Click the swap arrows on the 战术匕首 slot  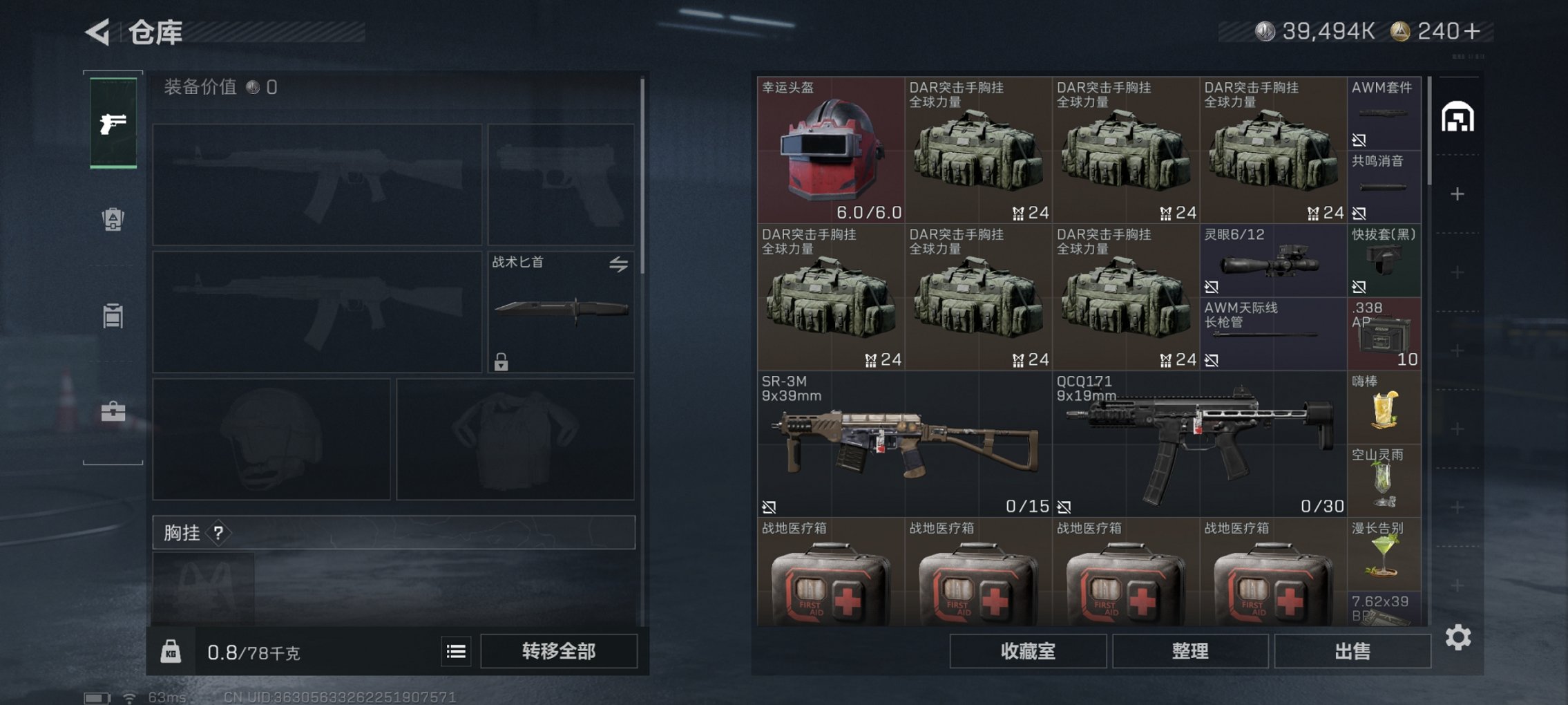tap(620, 265)
